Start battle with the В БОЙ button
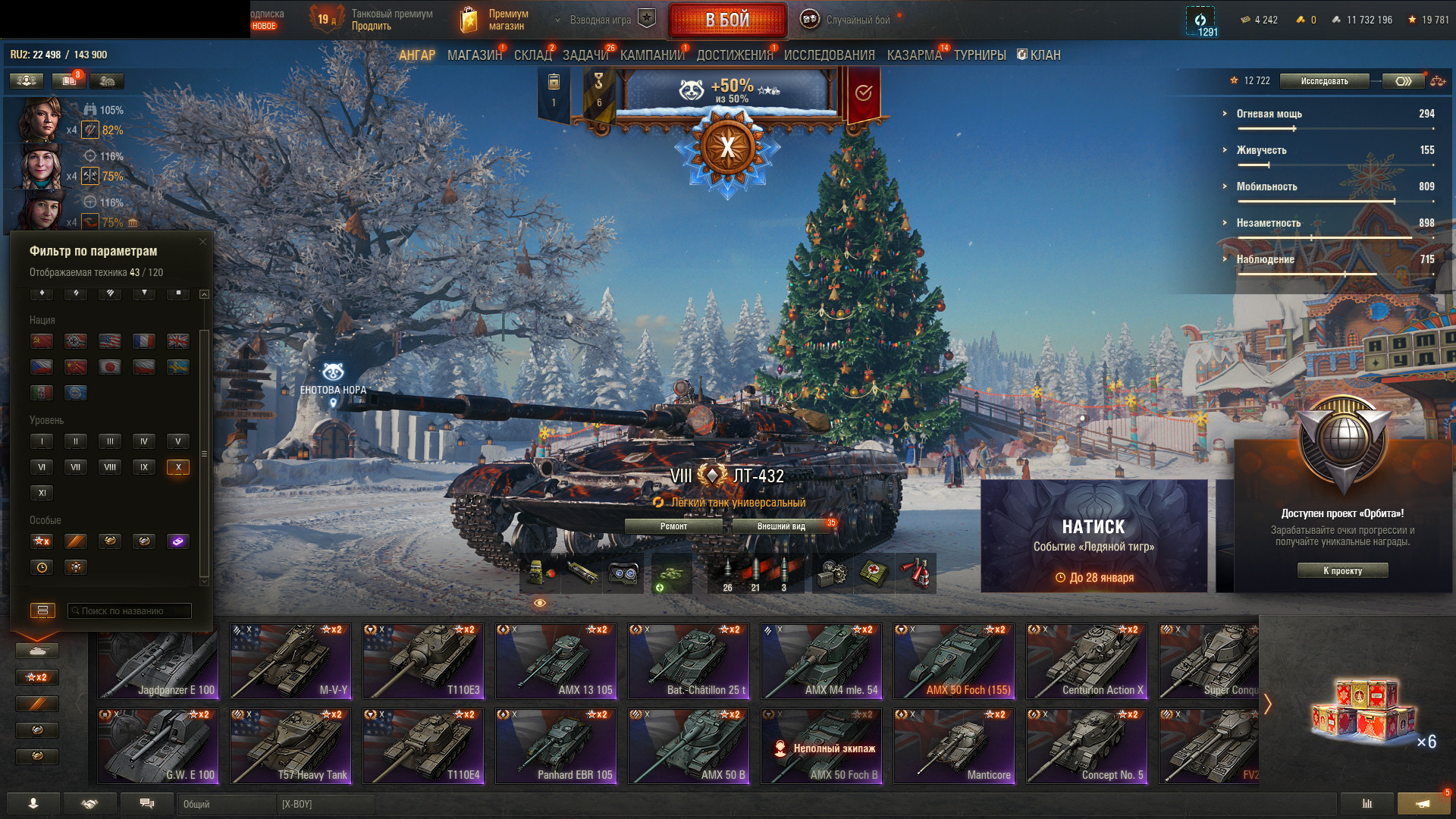1456x819 pixels. coord(727,20)
